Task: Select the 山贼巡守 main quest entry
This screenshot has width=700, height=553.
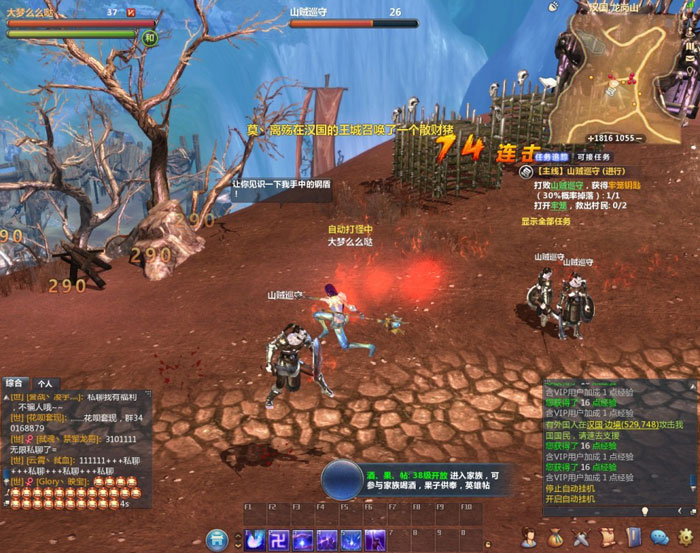Action: [x=573, y=171]
